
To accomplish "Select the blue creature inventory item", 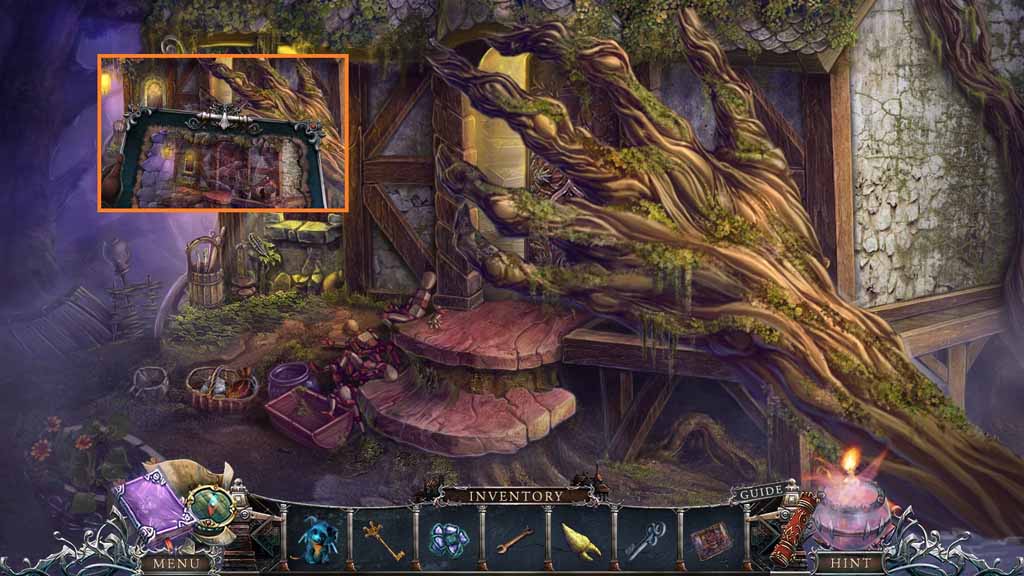I will (316, 539).
